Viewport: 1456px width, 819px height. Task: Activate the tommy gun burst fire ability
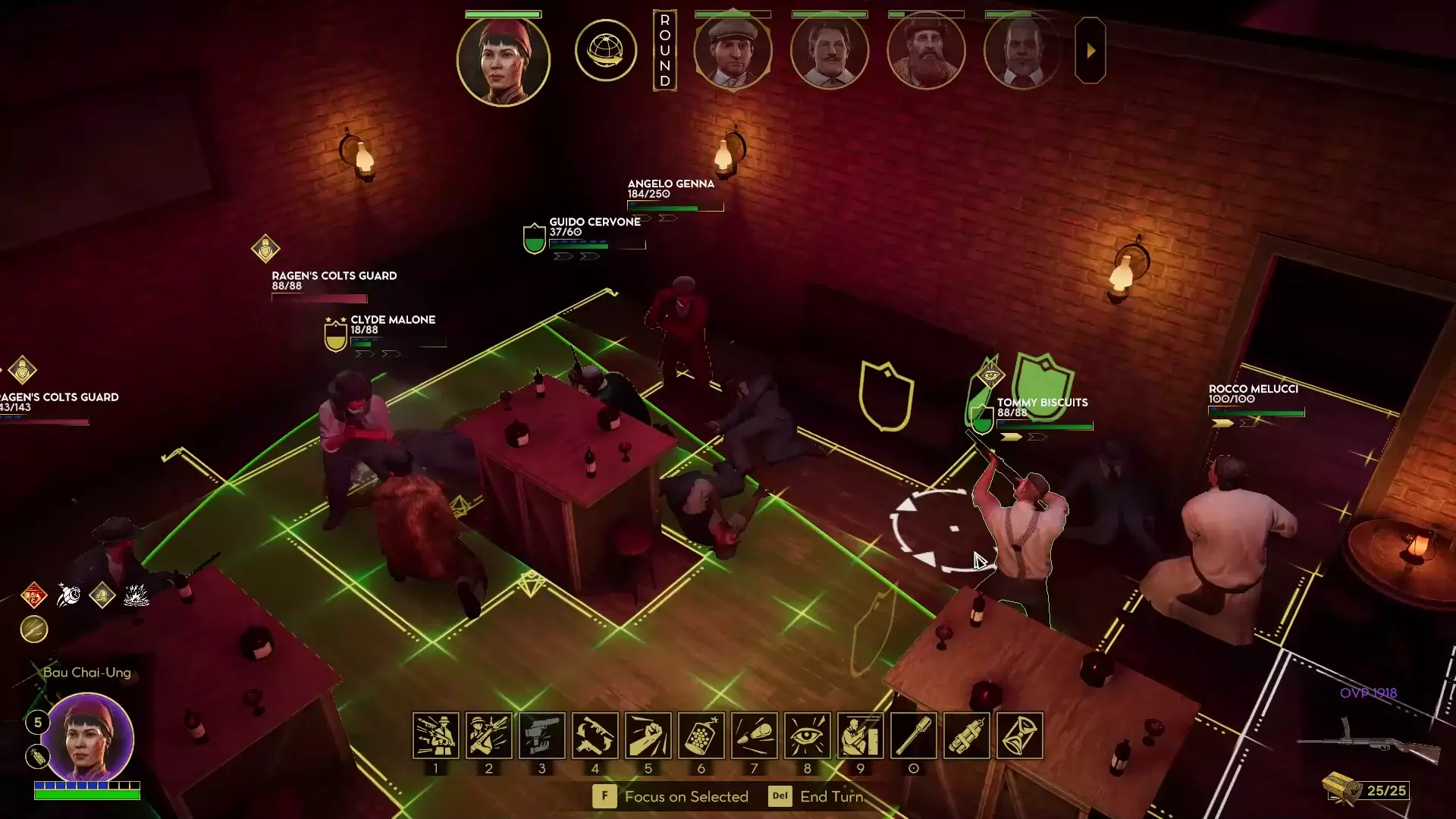pyautogui.click(x=435, y=735)
